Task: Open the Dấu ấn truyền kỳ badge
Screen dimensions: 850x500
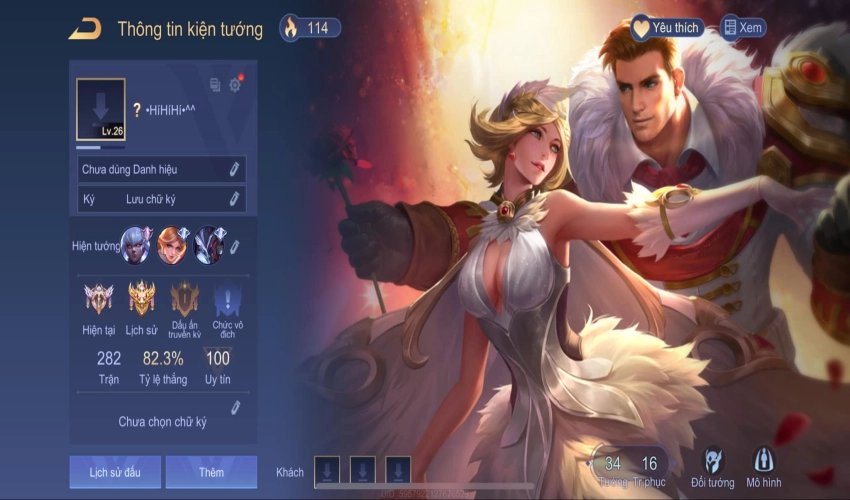Action: pos(185,298)
